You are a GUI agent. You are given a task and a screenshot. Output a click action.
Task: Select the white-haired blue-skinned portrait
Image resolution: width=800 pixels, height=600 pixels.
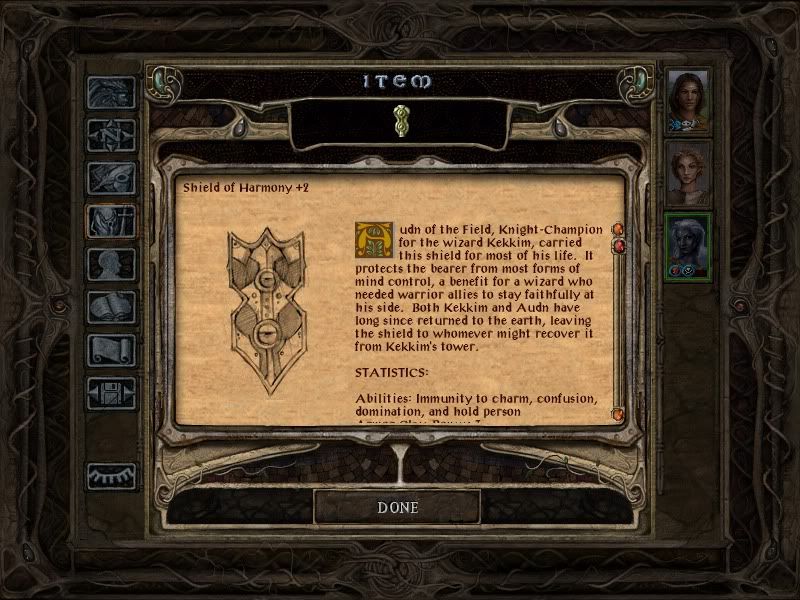(x=688, y=245)
